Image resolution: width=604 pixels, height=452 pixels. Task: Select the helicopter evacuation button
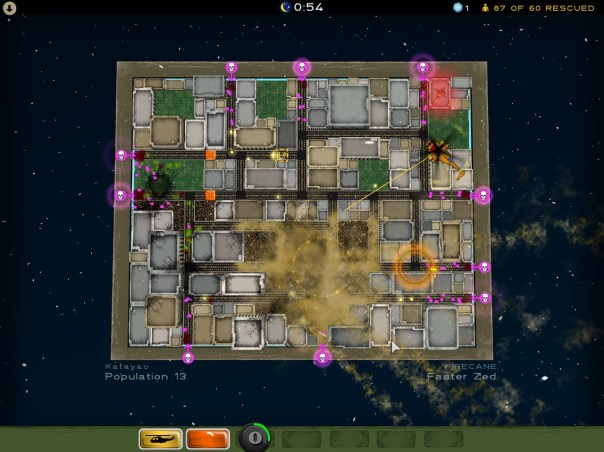click(160, 438)
